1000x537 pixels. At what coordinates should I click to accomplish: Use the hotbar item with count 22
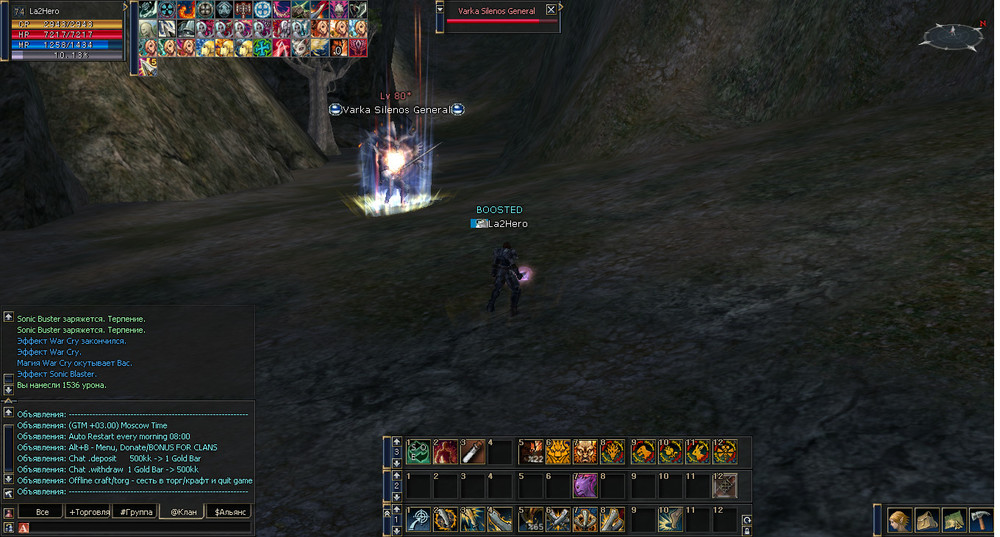point(530,452)
